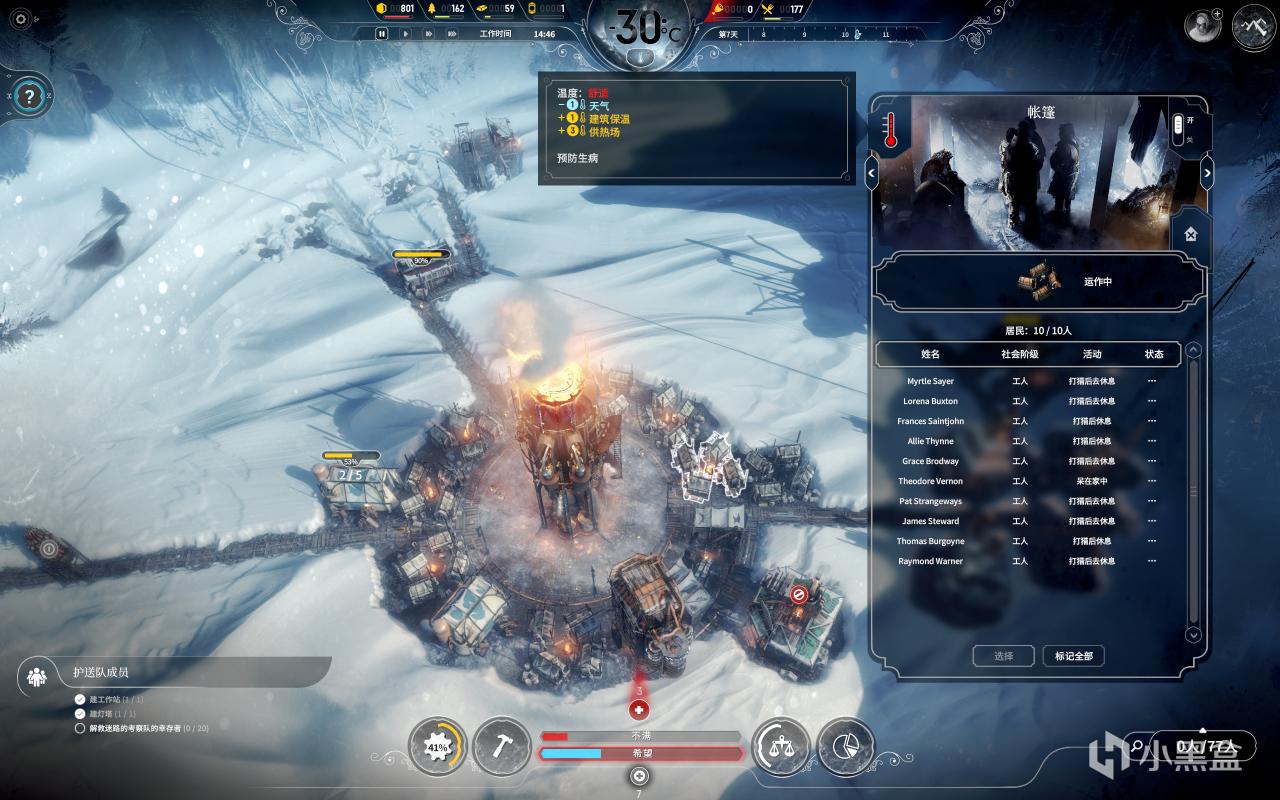Screen dimensions: 1280x800
Task: Select resident Theodore Vernon in the list
Action: point(930,481)
